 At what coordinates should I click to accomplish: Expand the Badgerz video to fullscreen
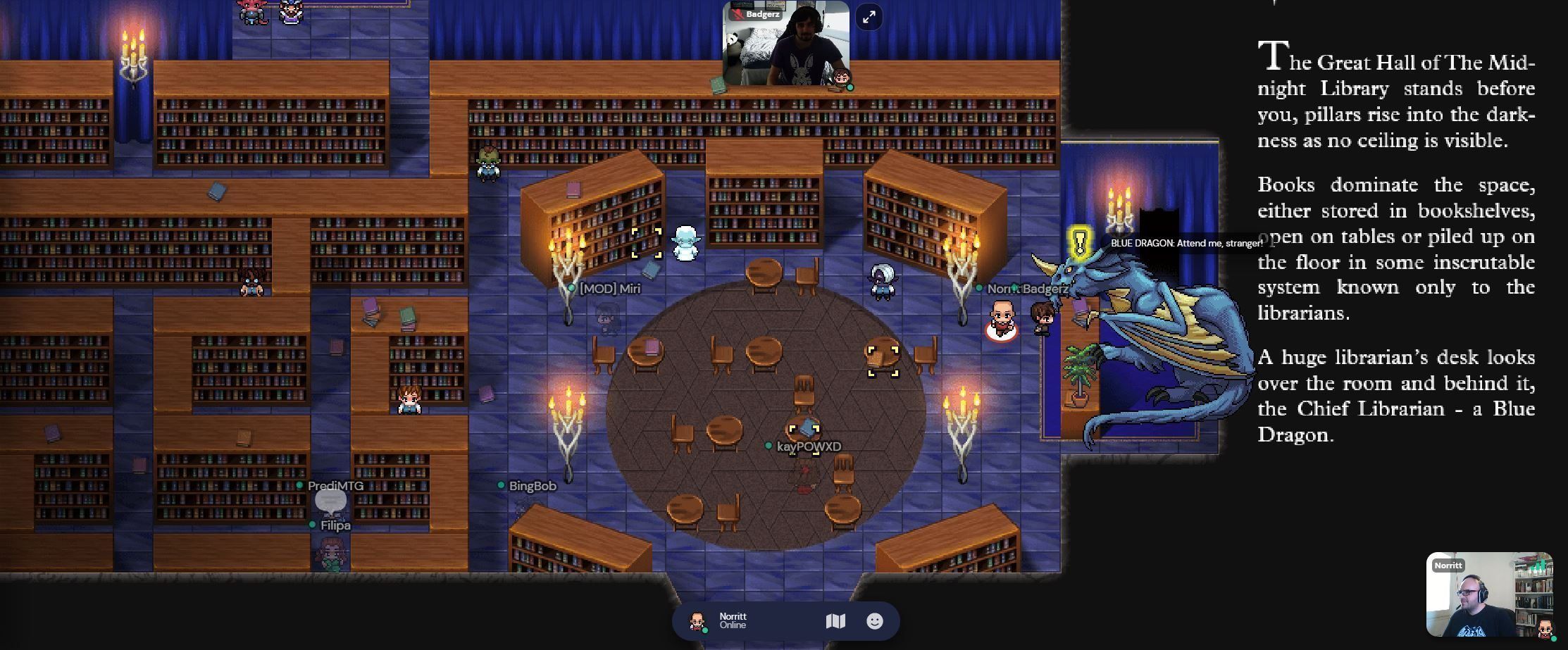tap(869, 17)
